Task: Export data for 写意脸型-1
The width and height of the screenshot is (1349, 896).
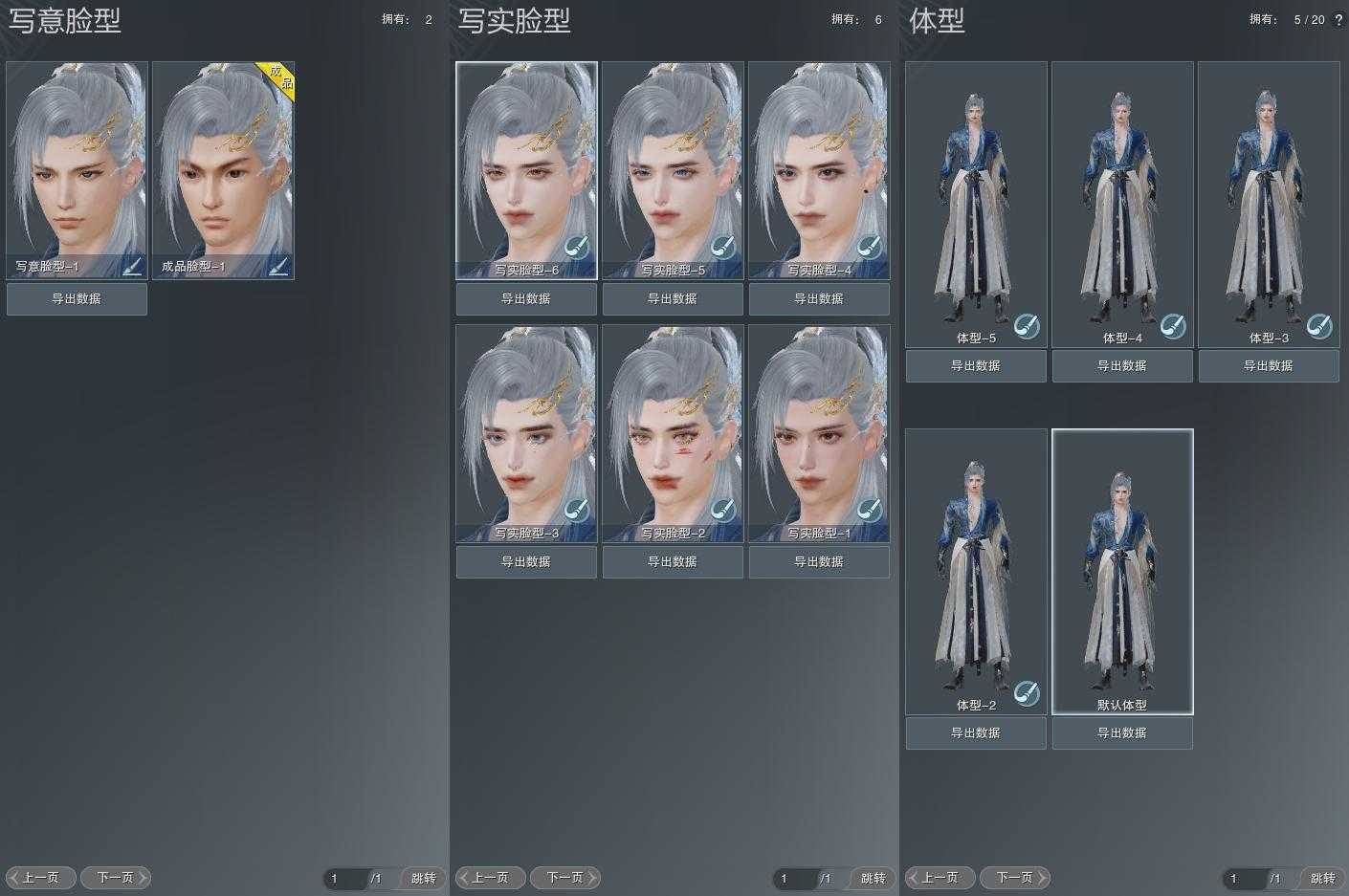Action: point(77,299)
